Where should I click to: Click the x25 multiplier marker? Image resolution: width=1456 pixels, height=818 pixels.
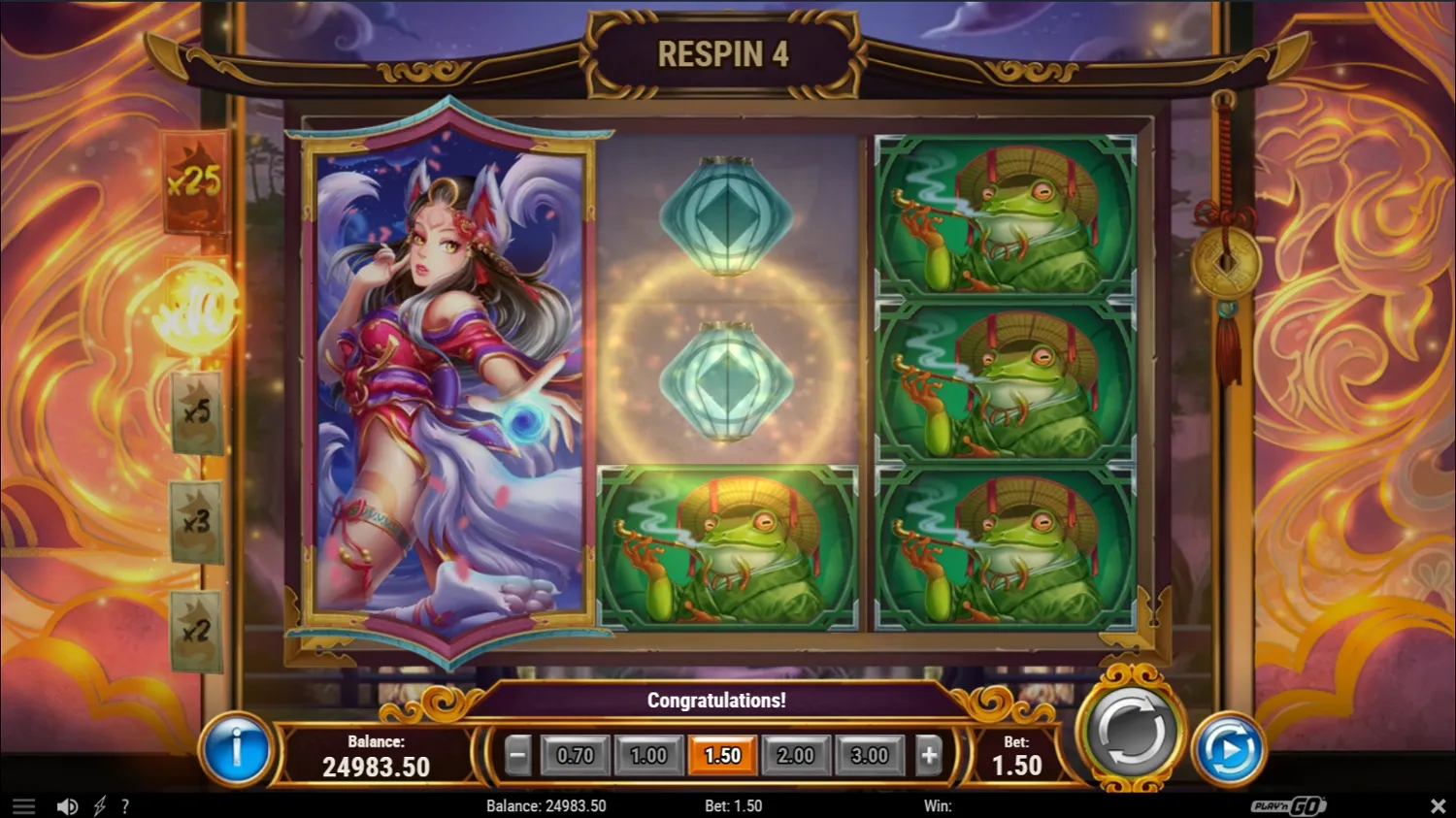[193, 185]
